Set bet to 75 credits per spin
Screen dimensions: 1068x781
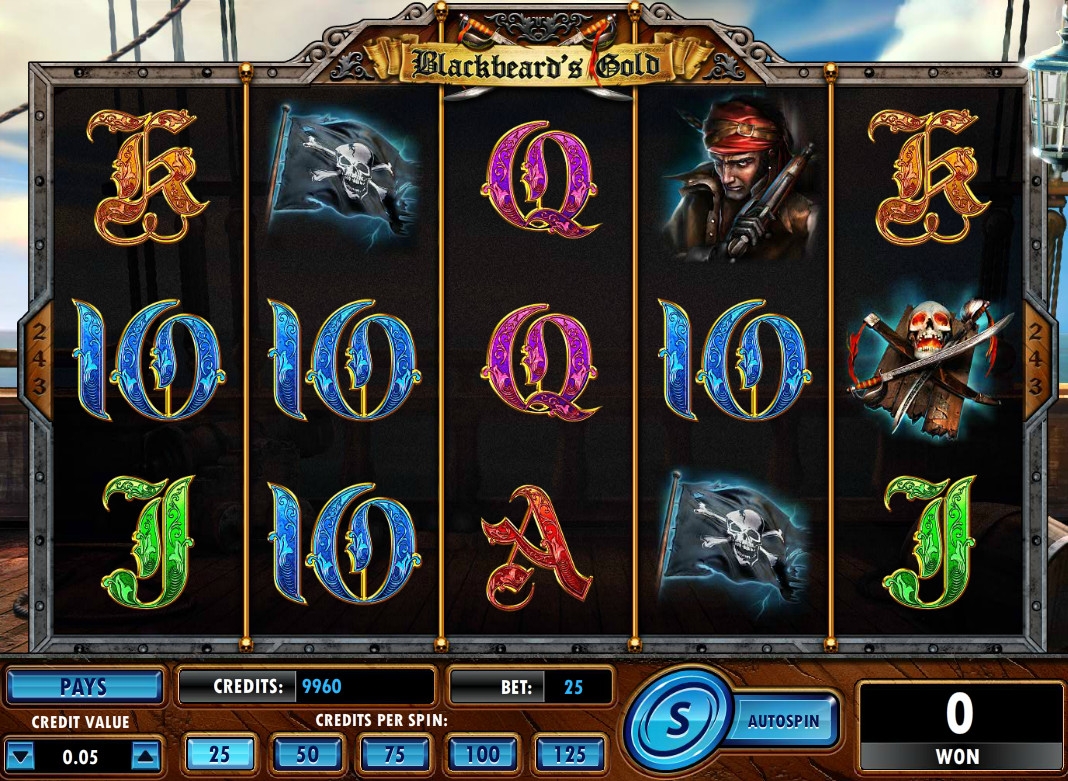[395, 754]
